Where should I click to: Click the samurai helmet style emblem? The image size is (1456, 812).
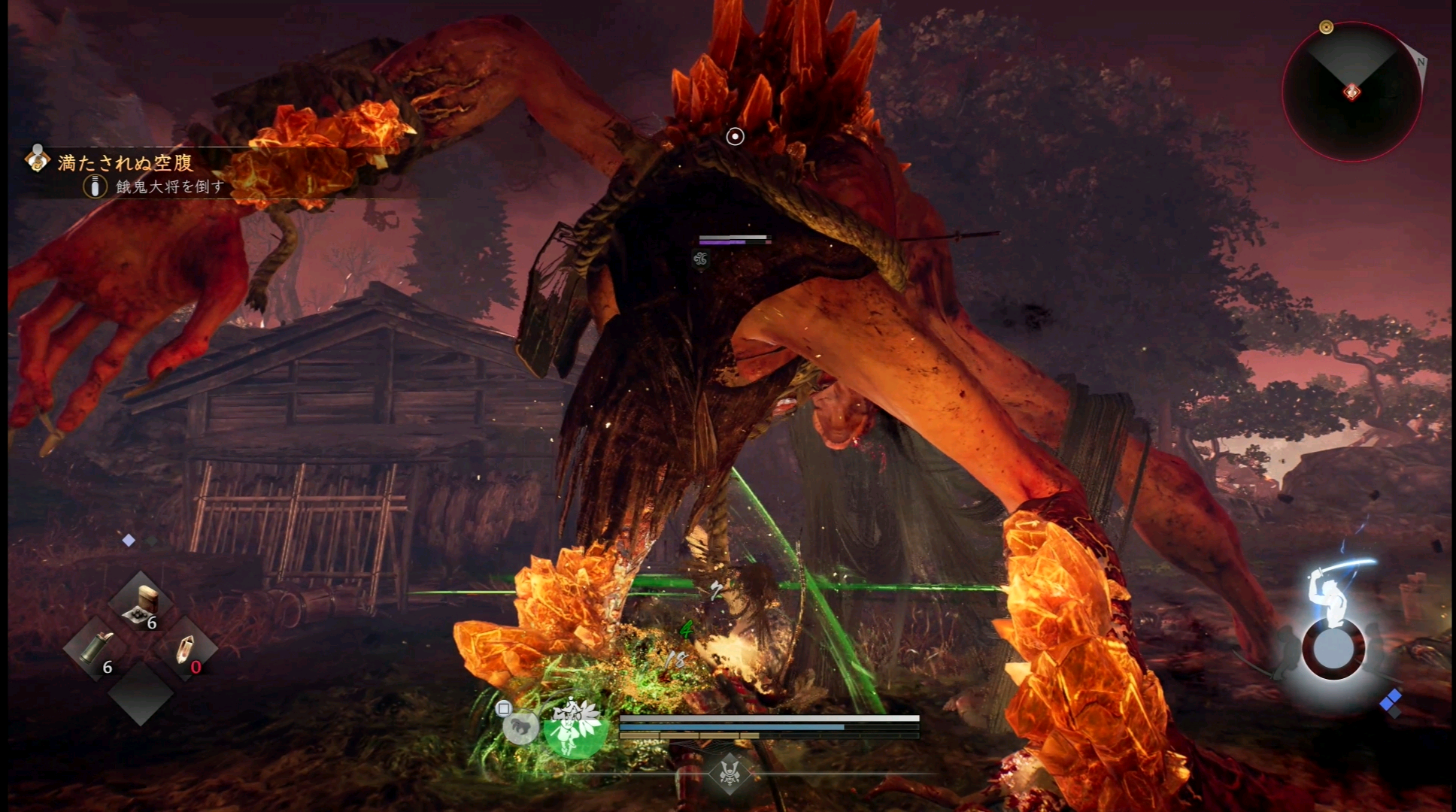(x=729, y=772)
